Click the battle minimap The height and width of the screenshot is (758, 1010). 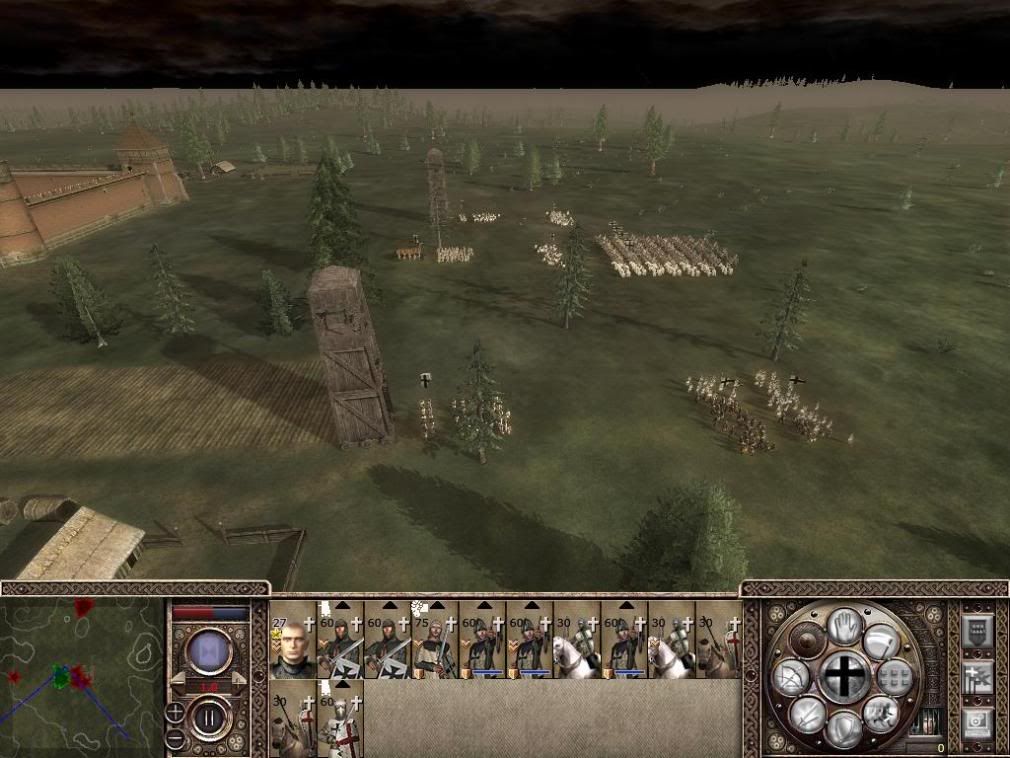coord(82,676)
